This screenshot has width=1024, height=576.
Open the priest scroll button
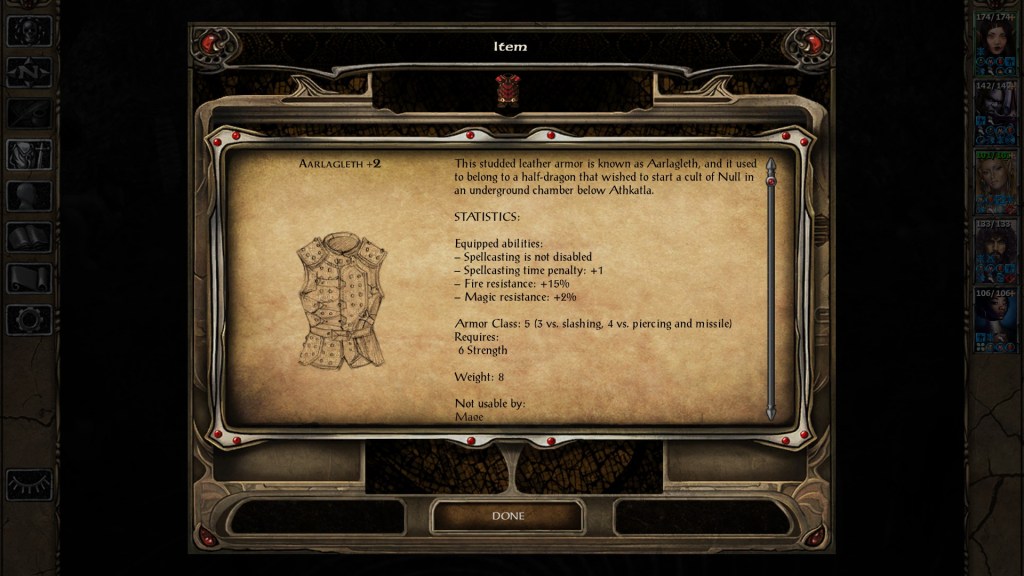[29, 278]
